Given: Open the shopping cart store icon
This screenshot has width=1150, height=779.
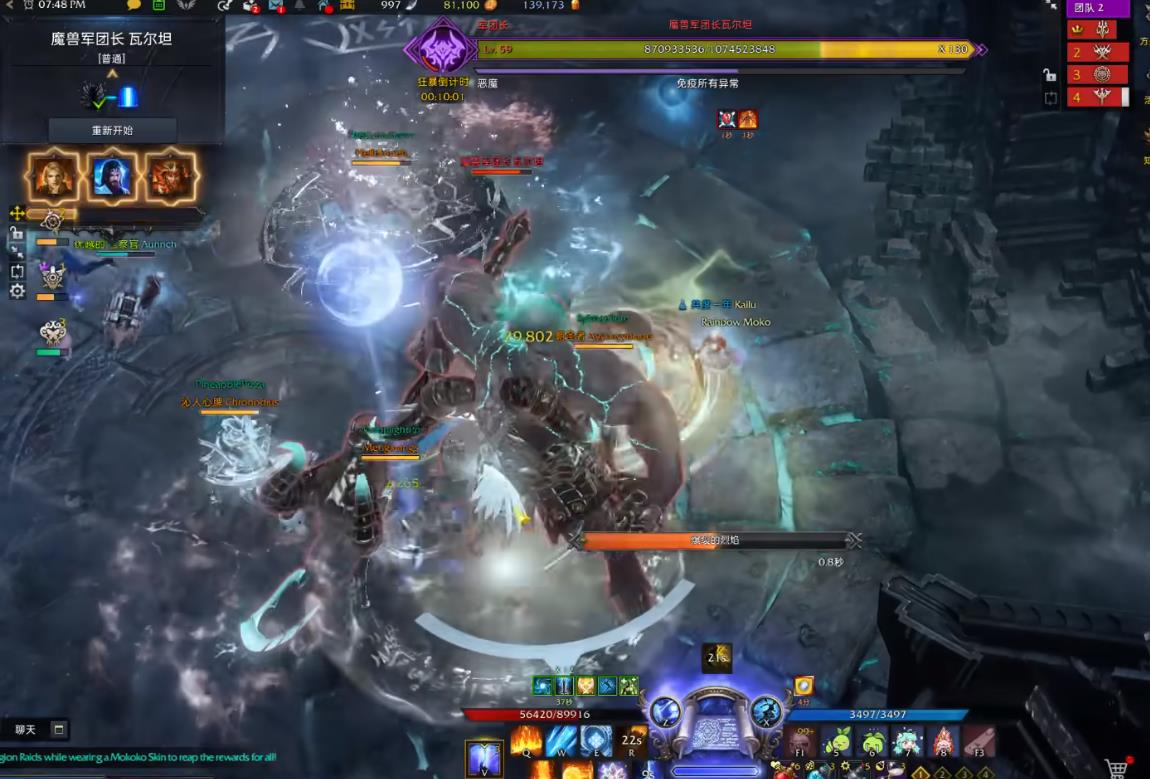Looking at the screenshot, I should coord(1118,768).
